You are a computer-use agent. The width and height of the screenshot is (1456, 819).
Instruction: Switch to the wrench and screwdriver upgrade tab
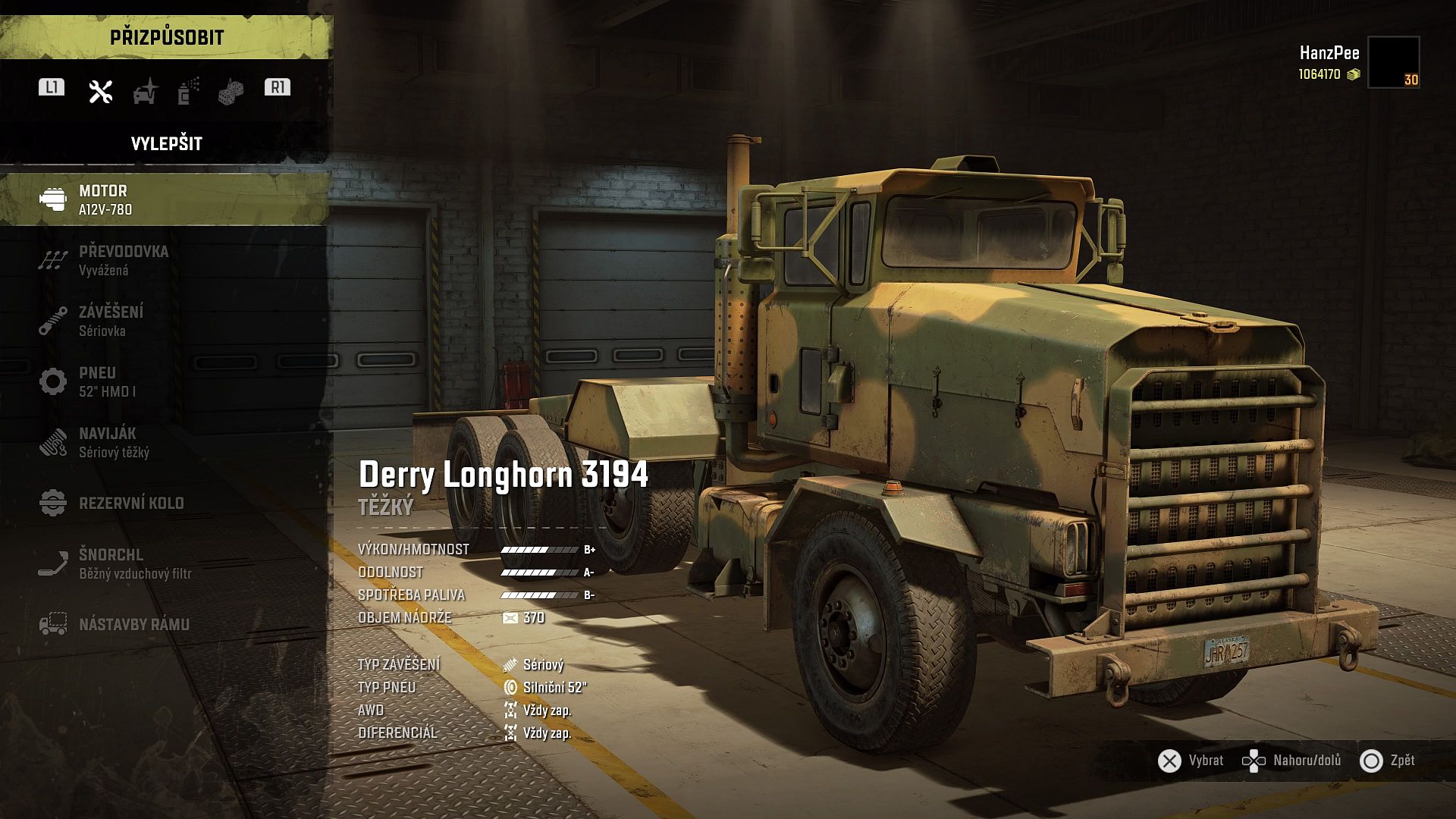[x=100, y=92]
